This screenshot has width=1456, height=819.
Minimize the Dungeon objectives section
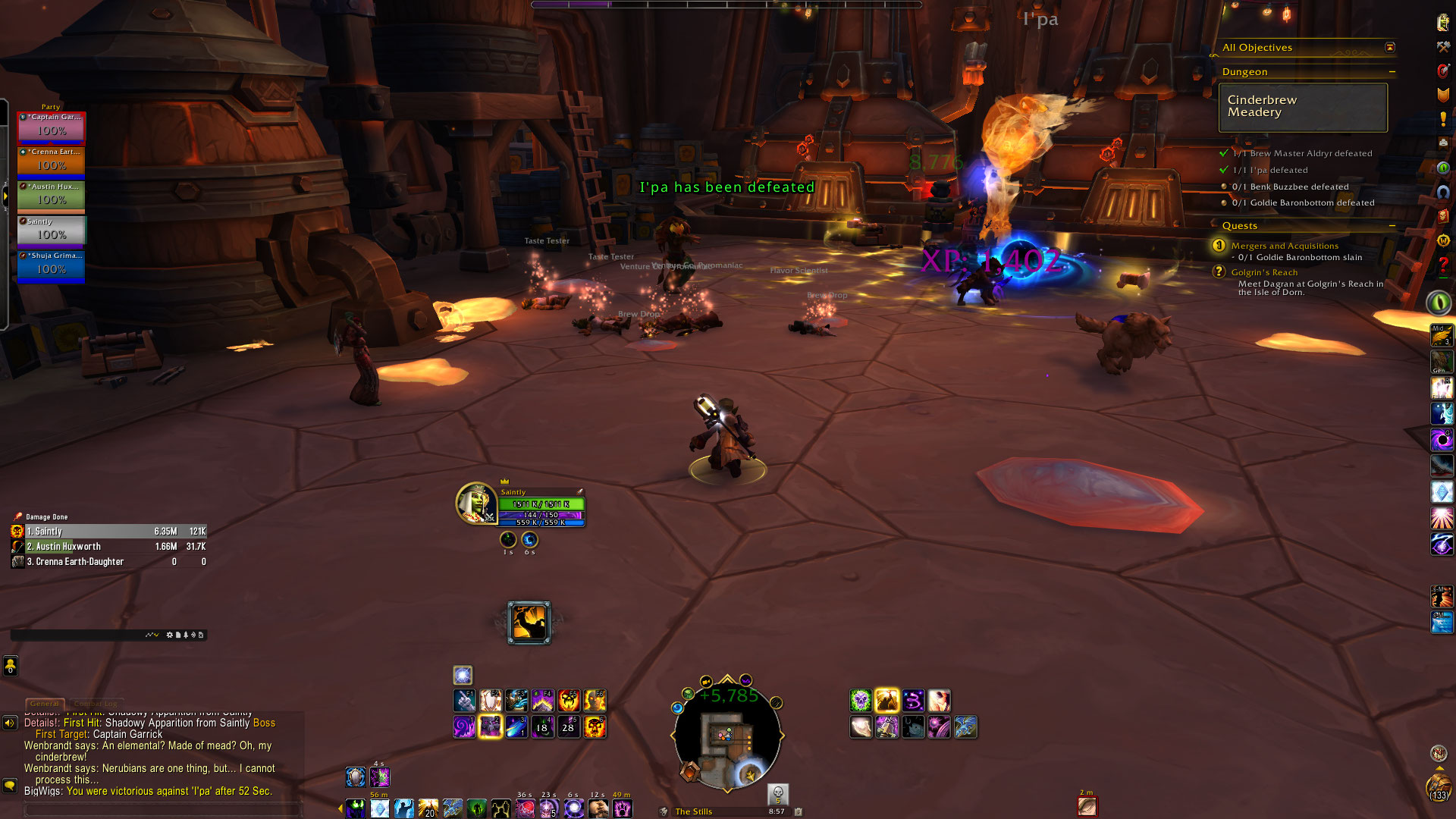coord(1392,72)
